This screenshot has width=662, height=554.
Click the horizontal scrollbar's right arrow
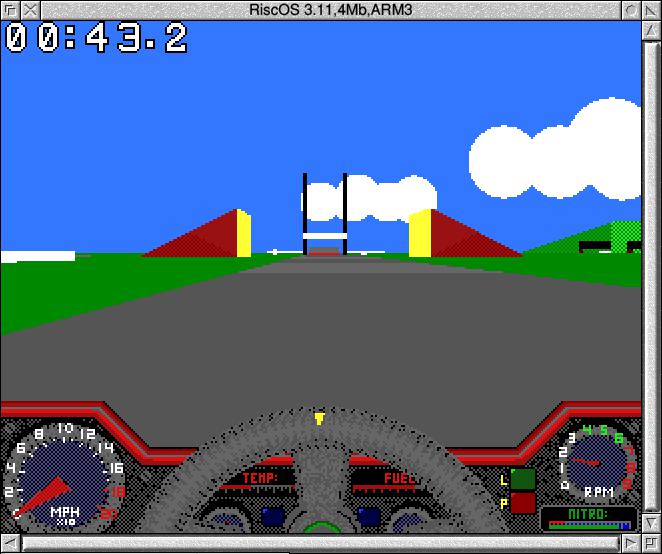coord(630,544)
